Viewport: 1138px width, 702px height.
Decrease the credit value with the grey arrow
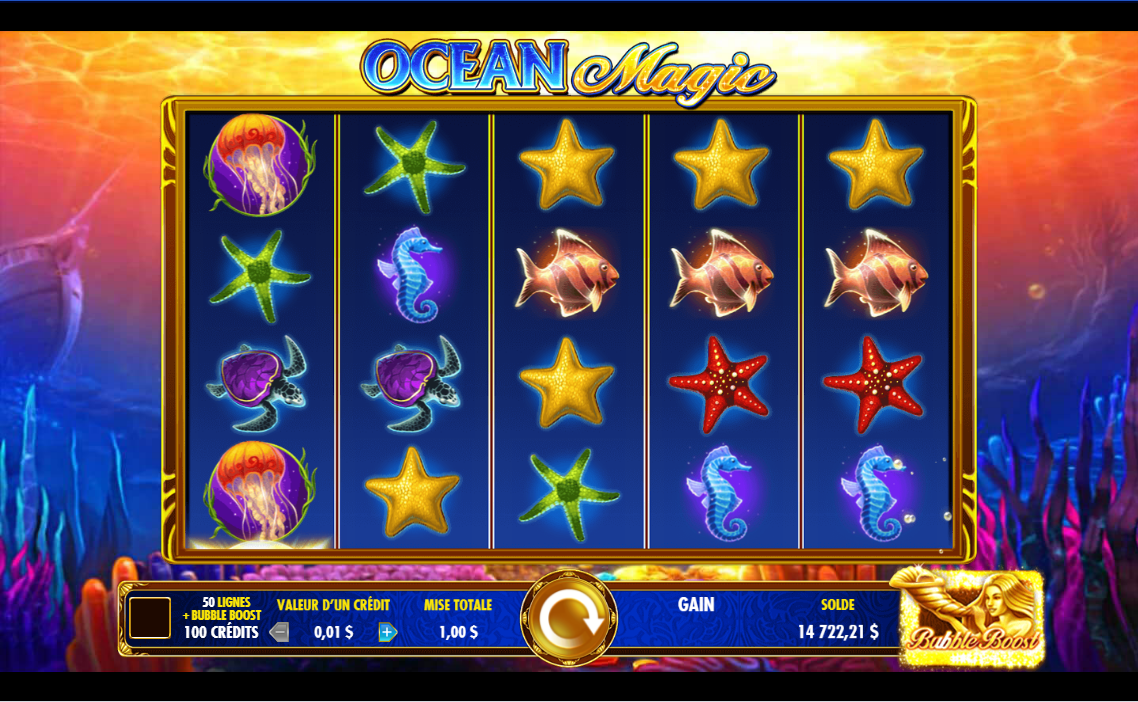click(280, 632)
